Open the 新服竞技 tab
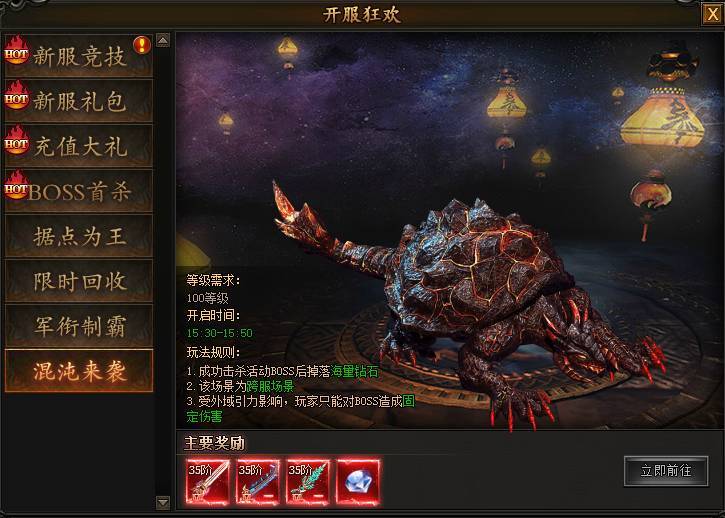Image resolution: width=725 pixels, height=518 pixels. (x=79, y=56)
